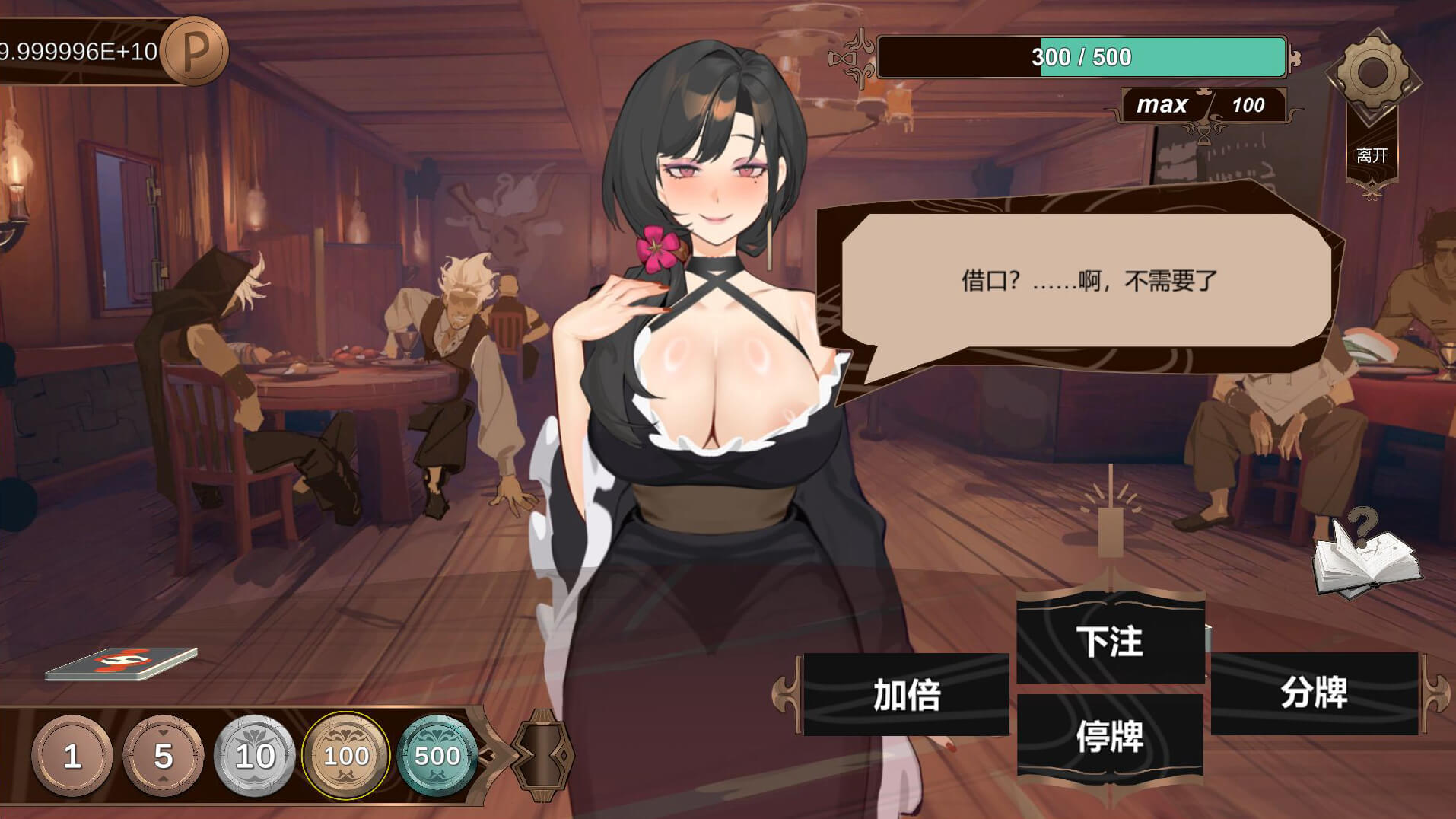Select the 1 value chip
The height and width of the screenshot is (819, 1456).
point(72,756)
